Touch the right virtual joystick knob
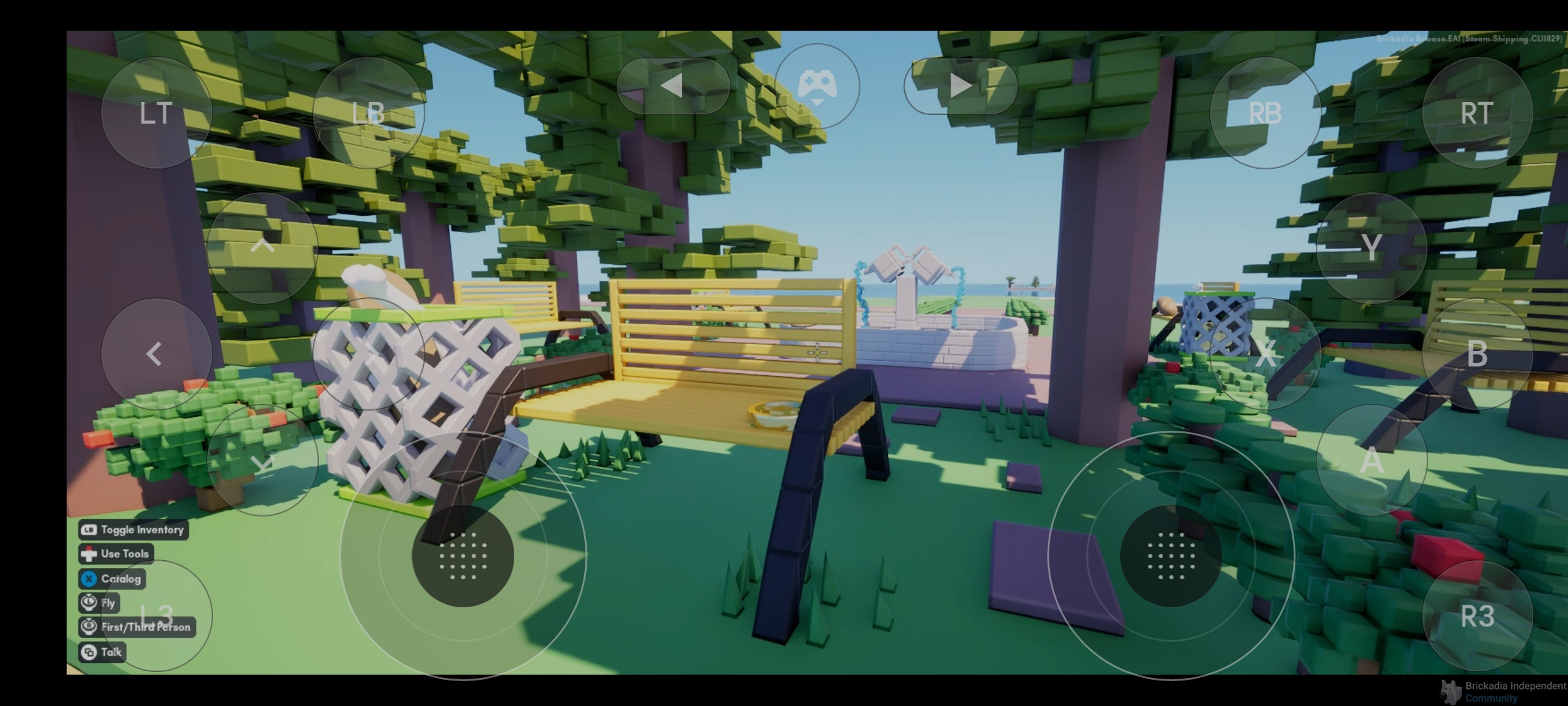Screen dimensions: 1568x706 1171,556
